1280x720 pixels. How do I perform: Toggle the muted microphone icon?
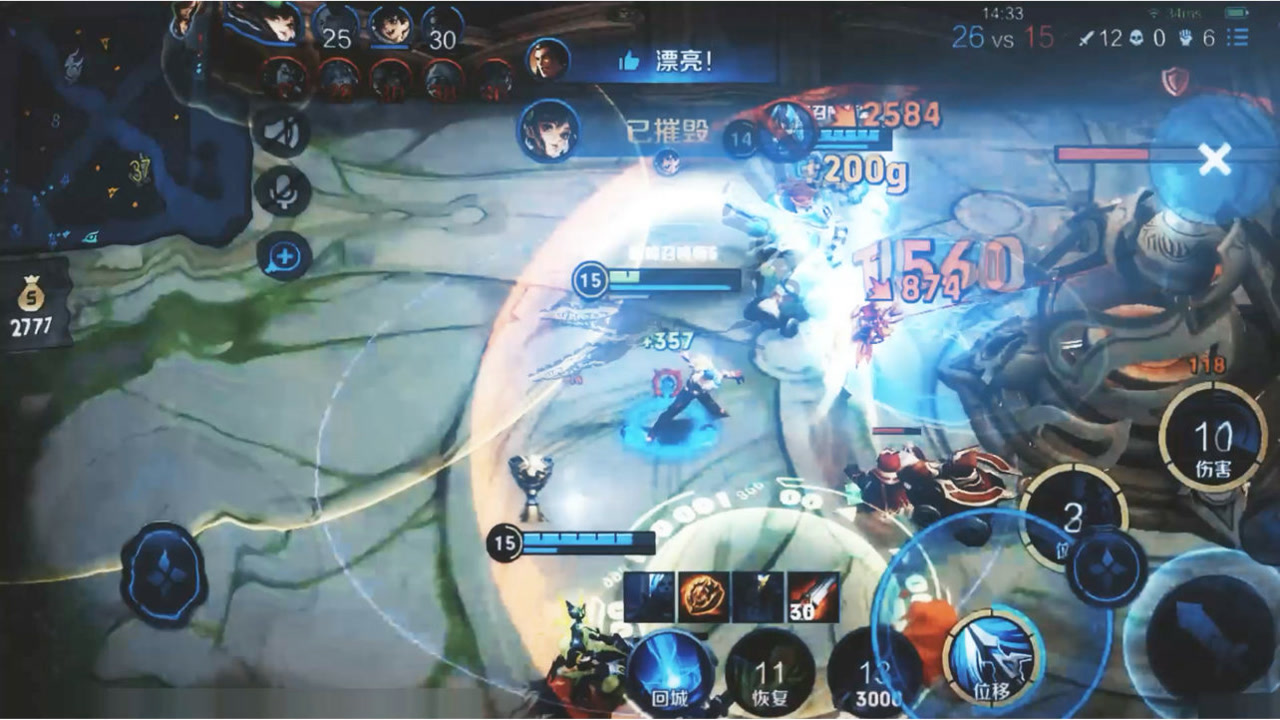(x=283, y=193)
